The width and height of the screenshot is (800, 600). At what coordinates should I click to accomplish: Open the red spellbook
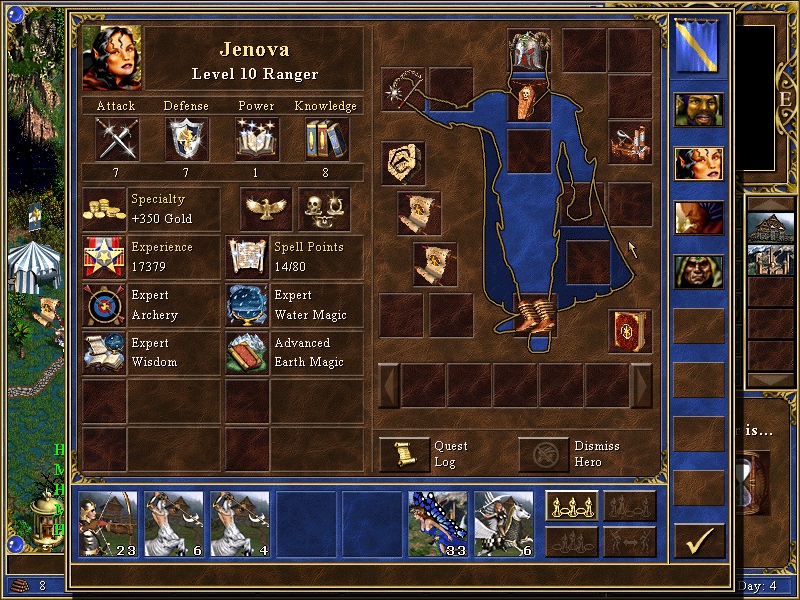point(630,331)
